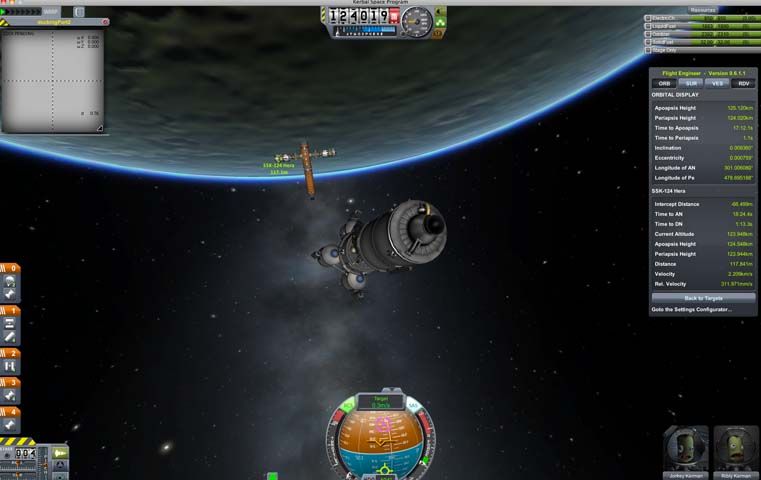Viewport: 761px width, 480px height.
Task: Click the stage 1 decoupler icon
Action: click(x=10, y=324)
